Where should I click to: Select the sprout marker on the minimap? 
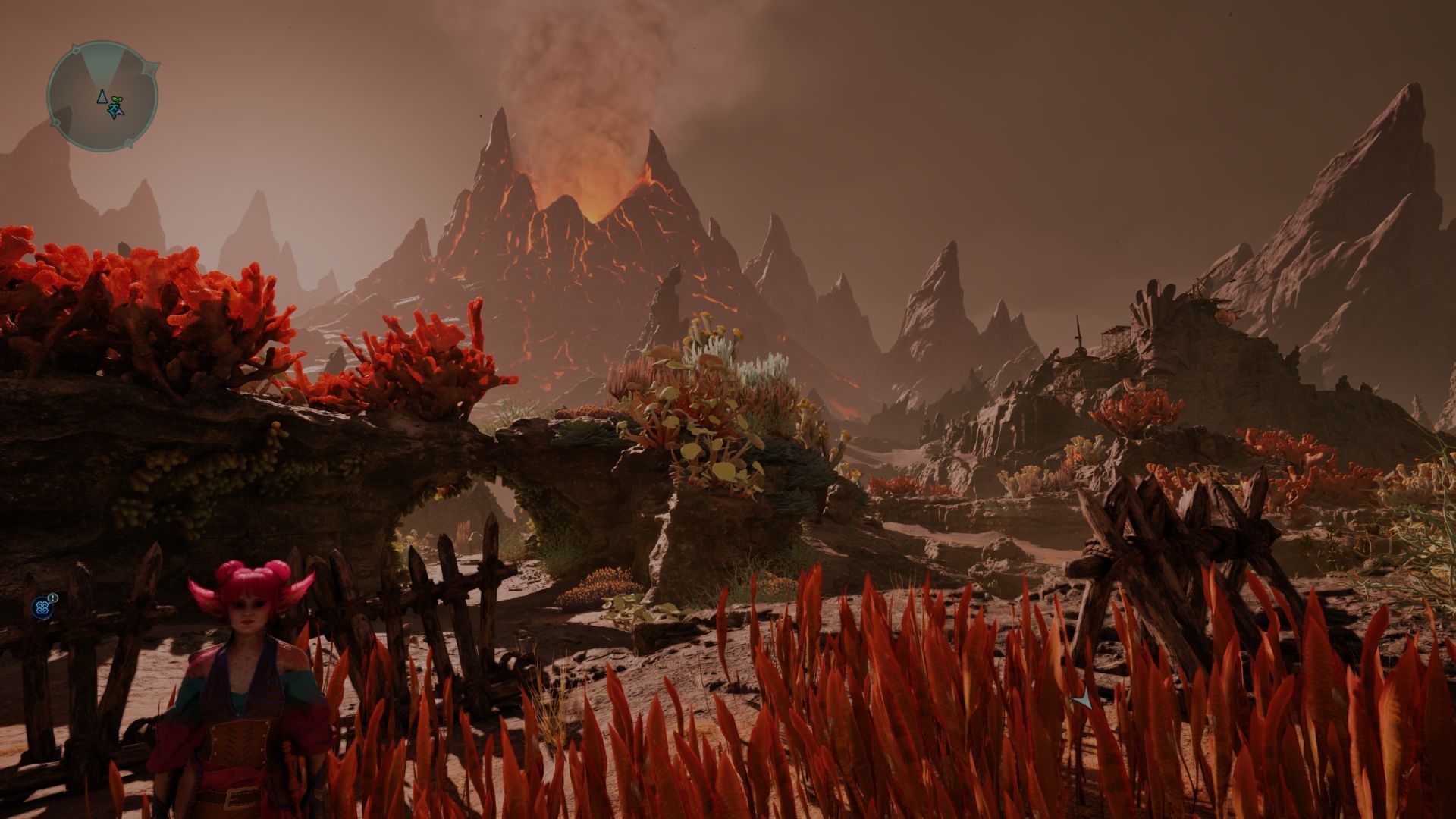[x=115, y=108]
